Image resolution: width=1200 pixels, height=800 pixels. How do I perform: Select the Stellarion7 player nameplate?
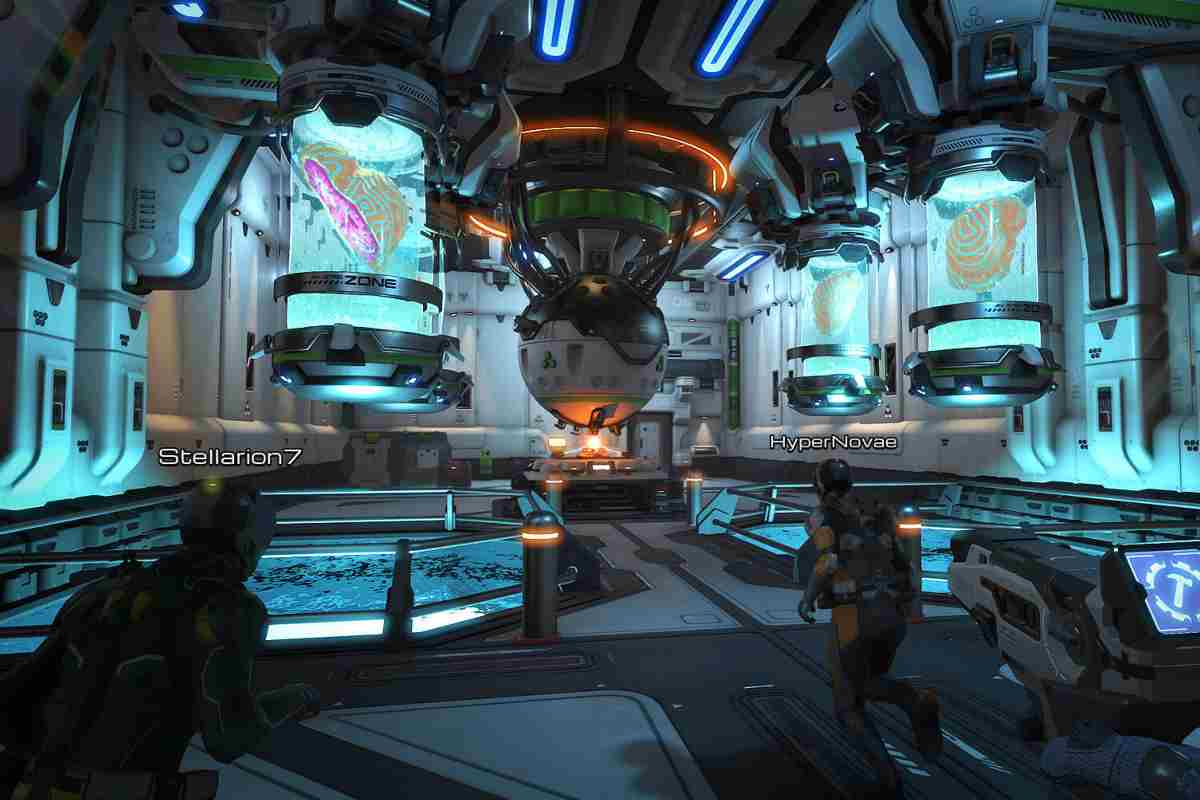(x=230, y=457)
